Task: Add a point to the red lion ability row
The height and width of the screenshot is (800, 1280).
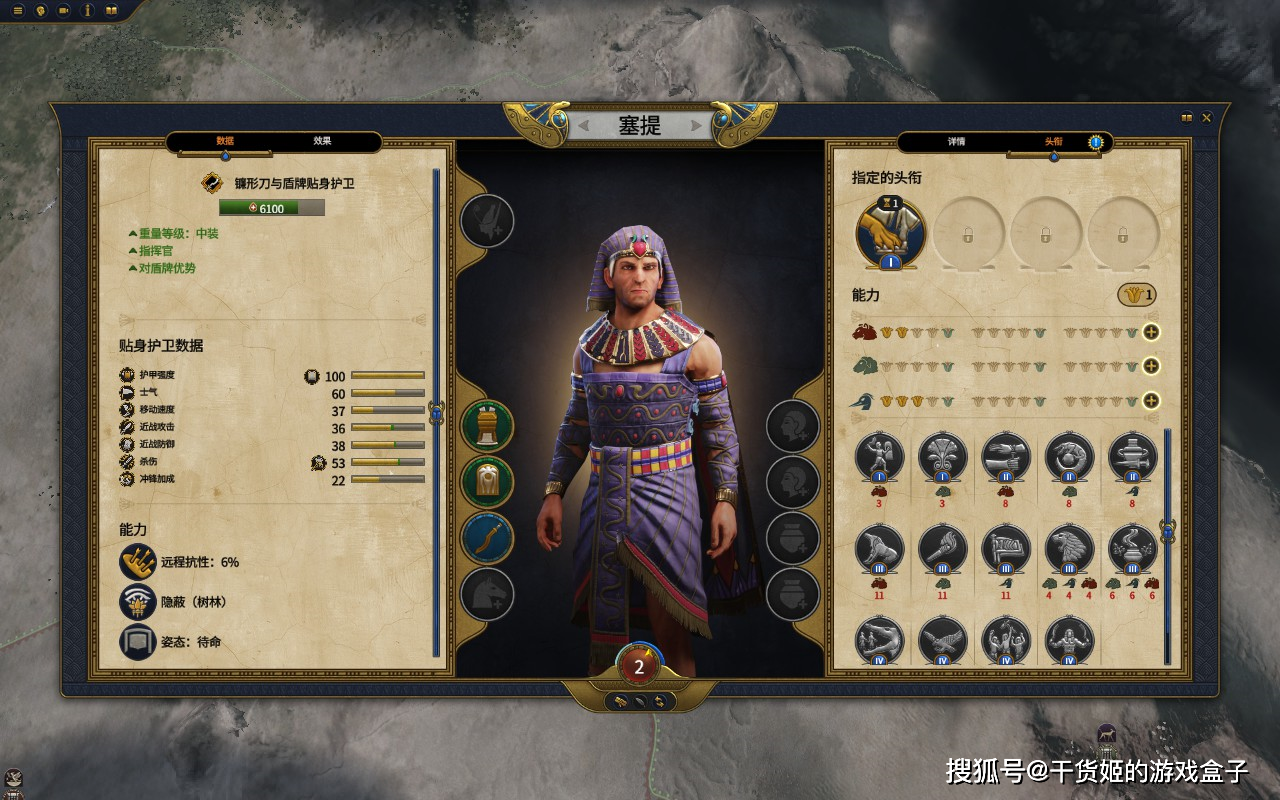Action: pyautogui.click(x=1151, y=333)
